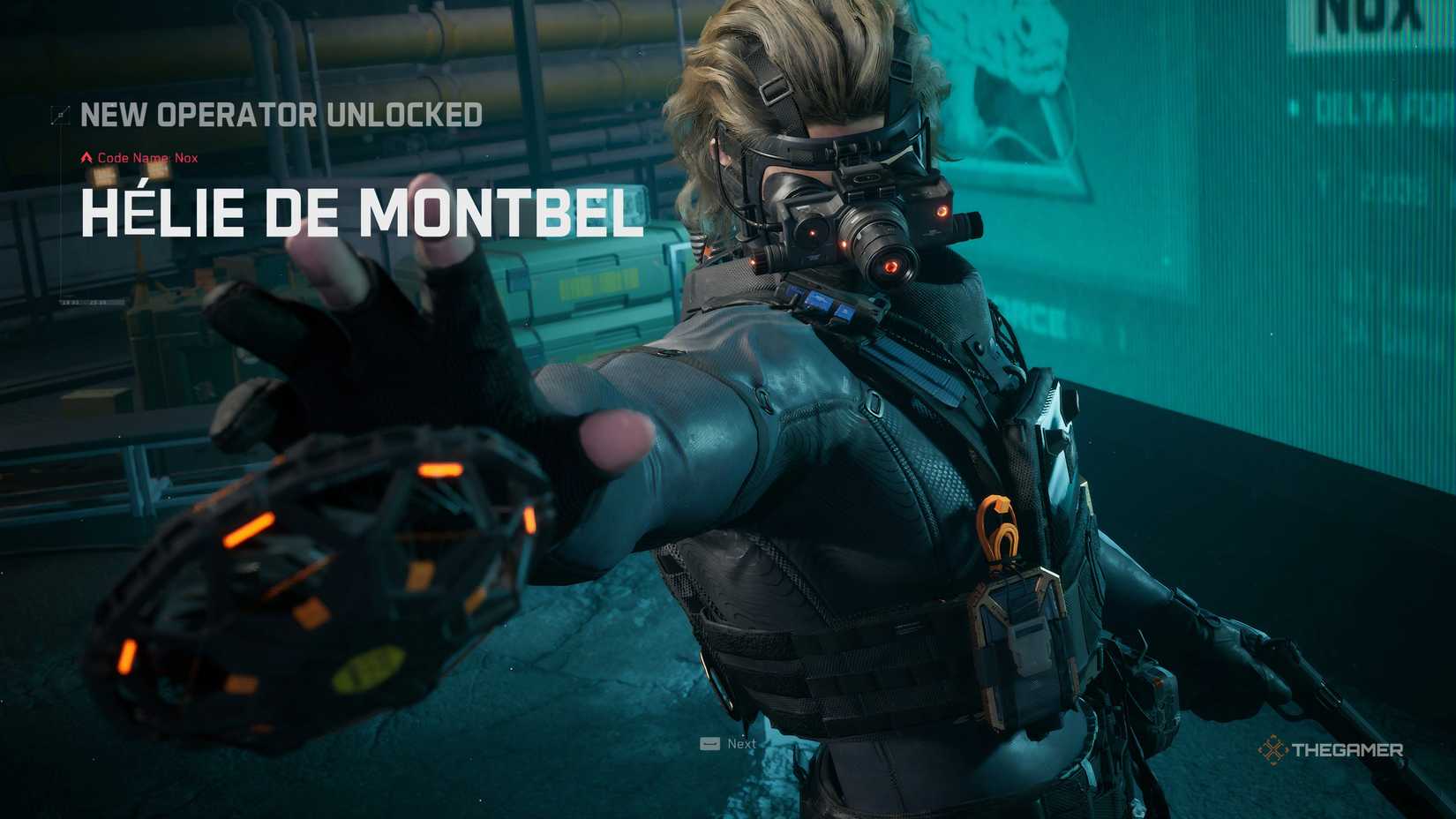
Task: Select the red arrow icon before Code Name Nox
Action: tap(86, 157)
